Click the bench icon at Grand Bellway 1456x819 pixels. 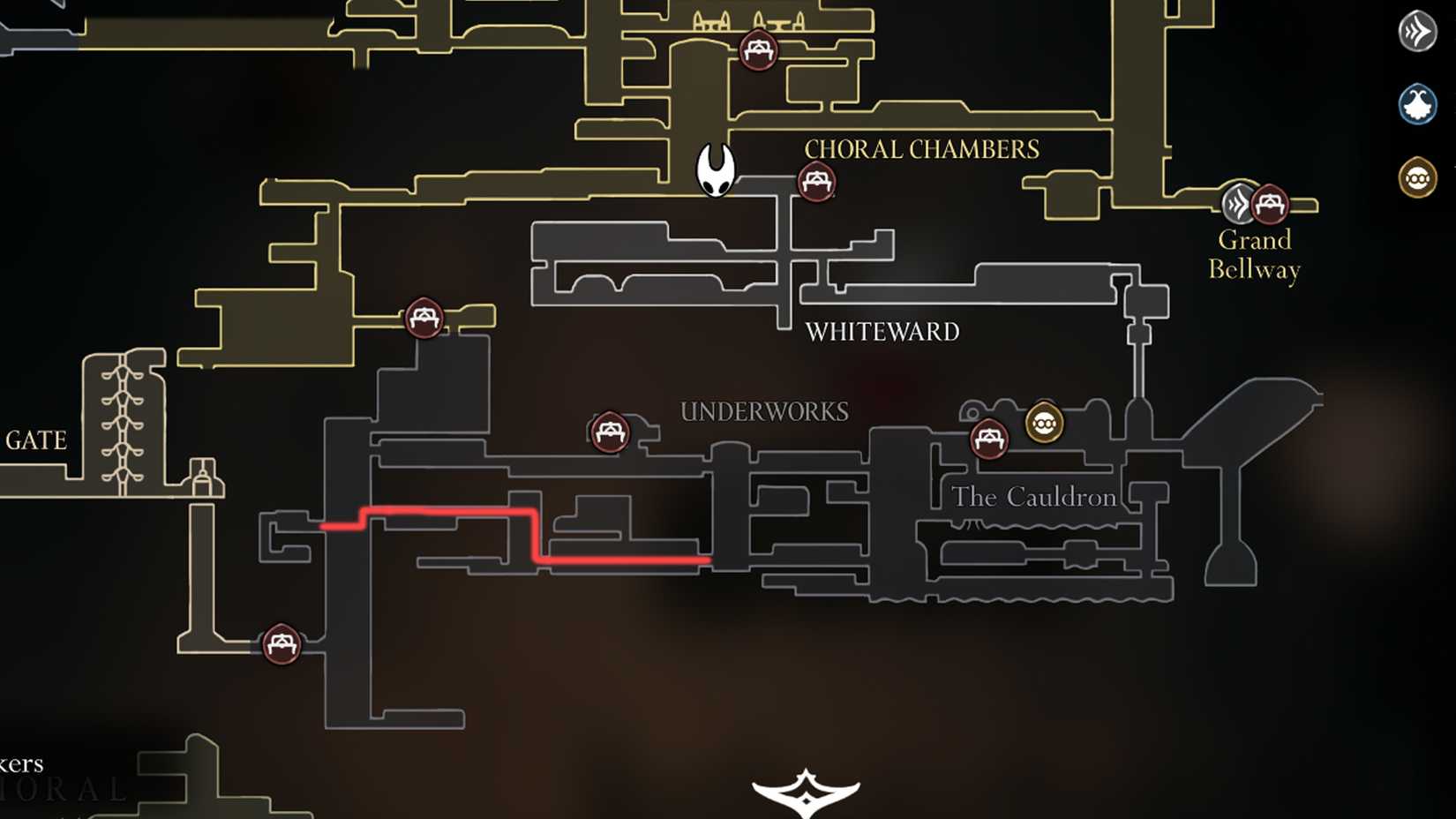pyautogui.click(x=1271, y=203)
